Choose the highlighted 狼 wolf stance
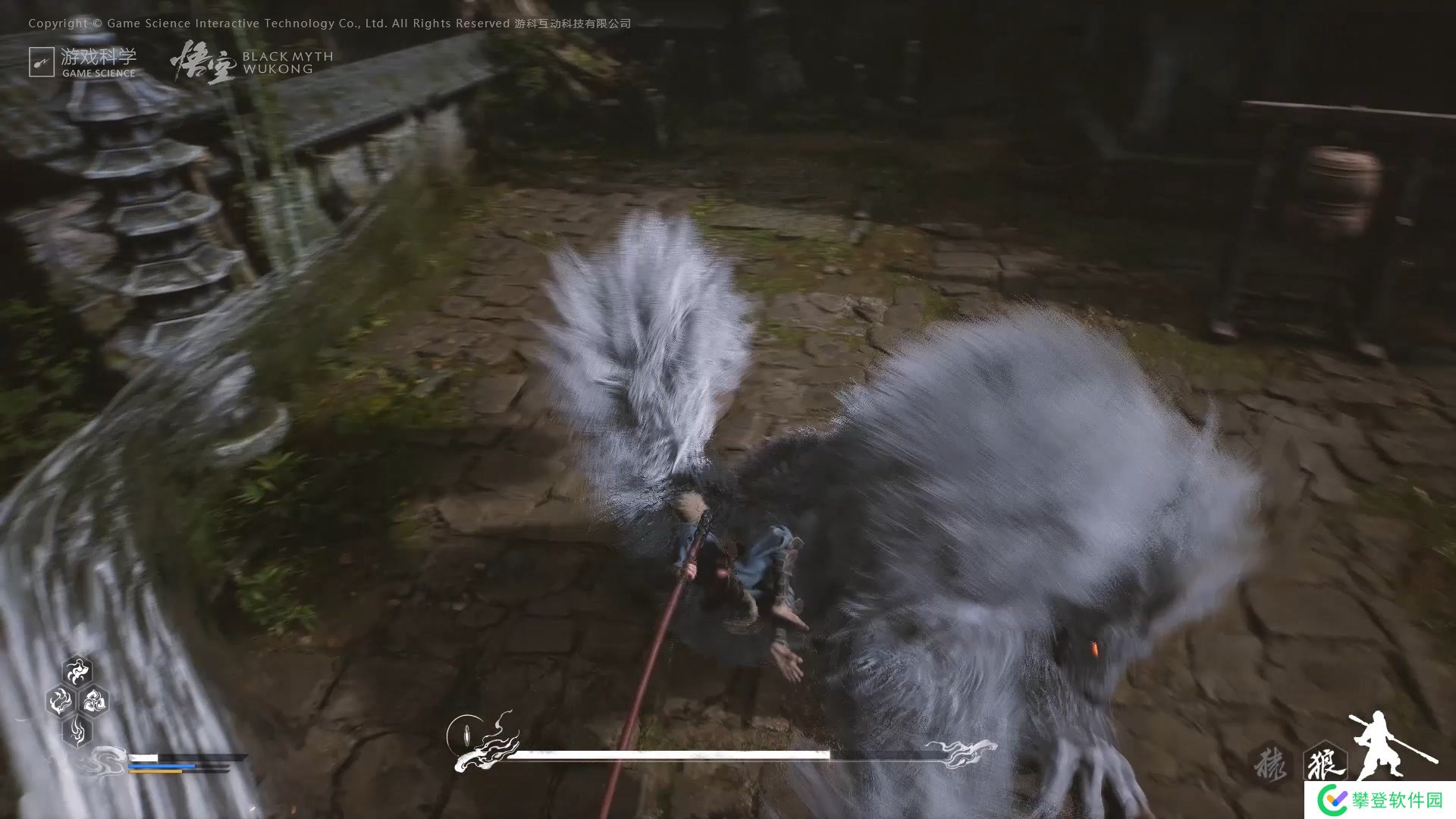Screen dimensions: 1456x819 (x=1324, y=762)
